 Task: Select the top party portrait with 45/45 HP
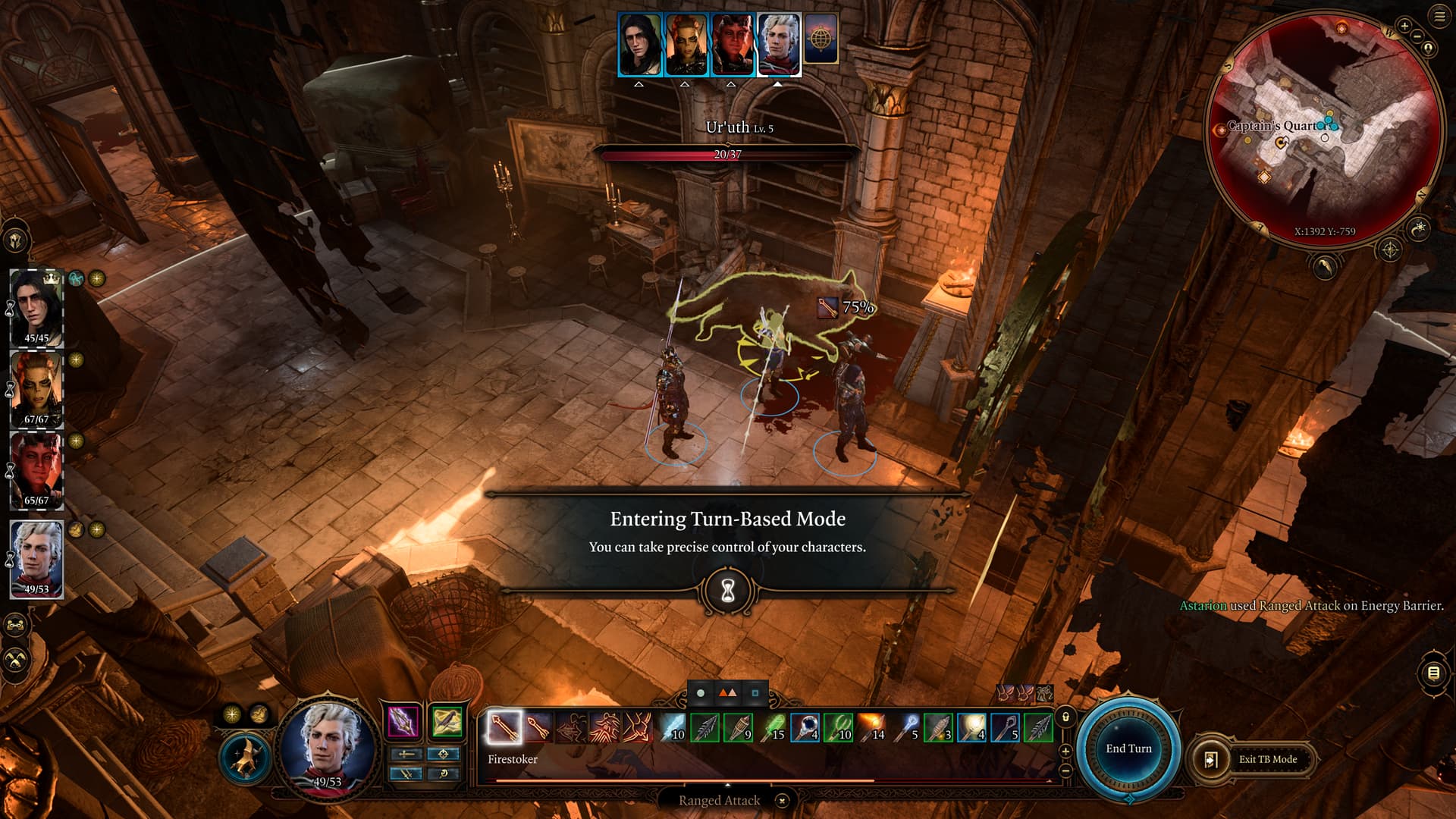click(x=36, y=309)
